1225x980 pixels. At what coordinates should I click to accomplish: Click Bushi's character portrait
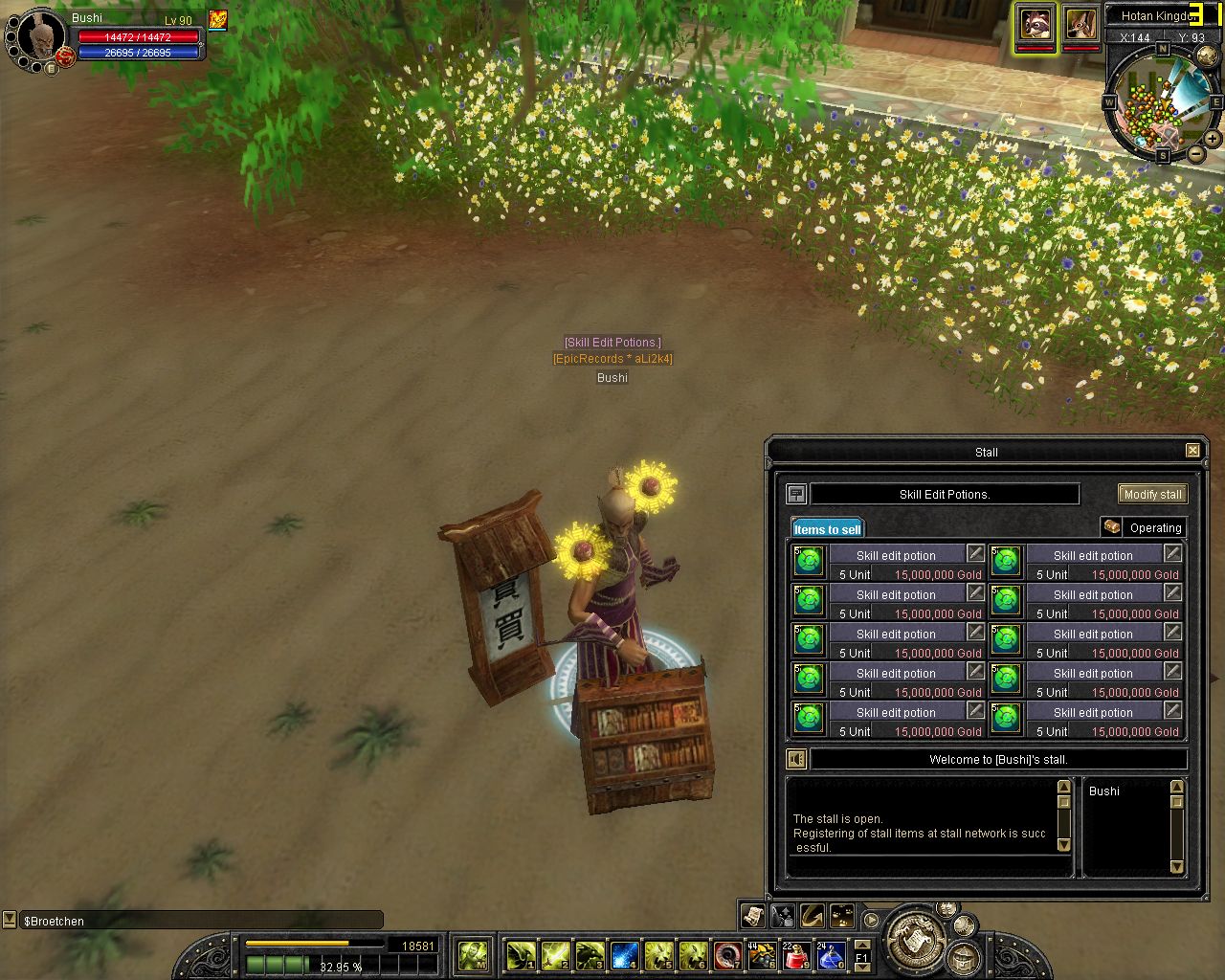tap(40, 36)
